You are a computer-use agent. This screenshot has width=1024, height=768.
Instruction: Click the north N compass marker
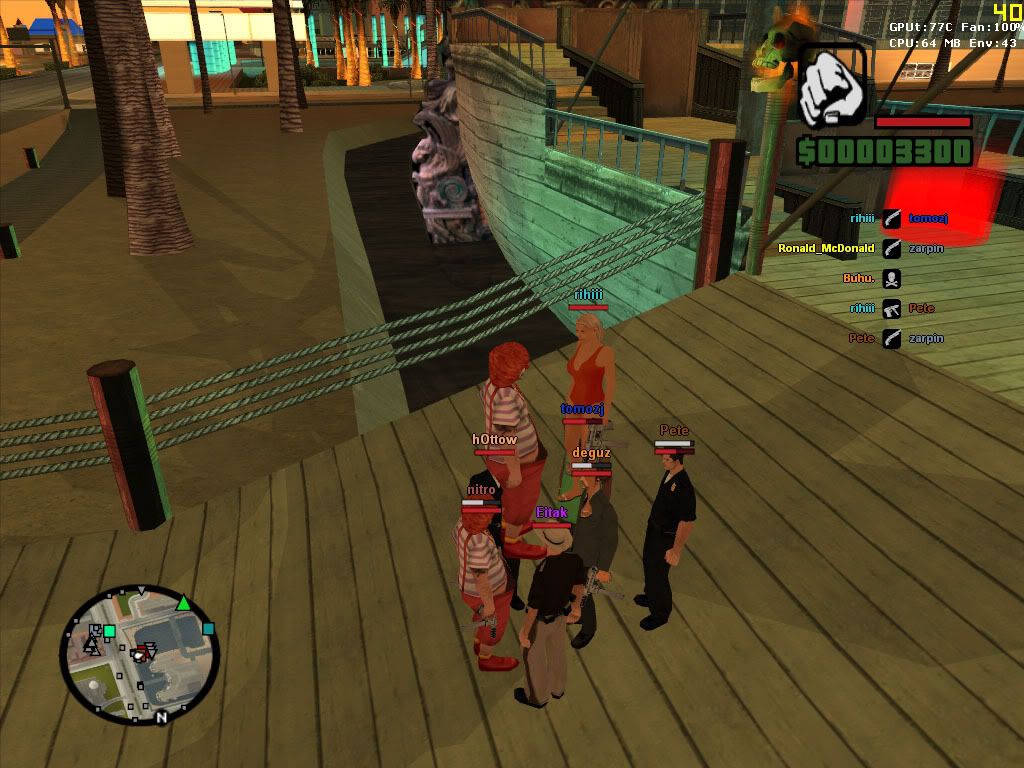pos(161,717)
